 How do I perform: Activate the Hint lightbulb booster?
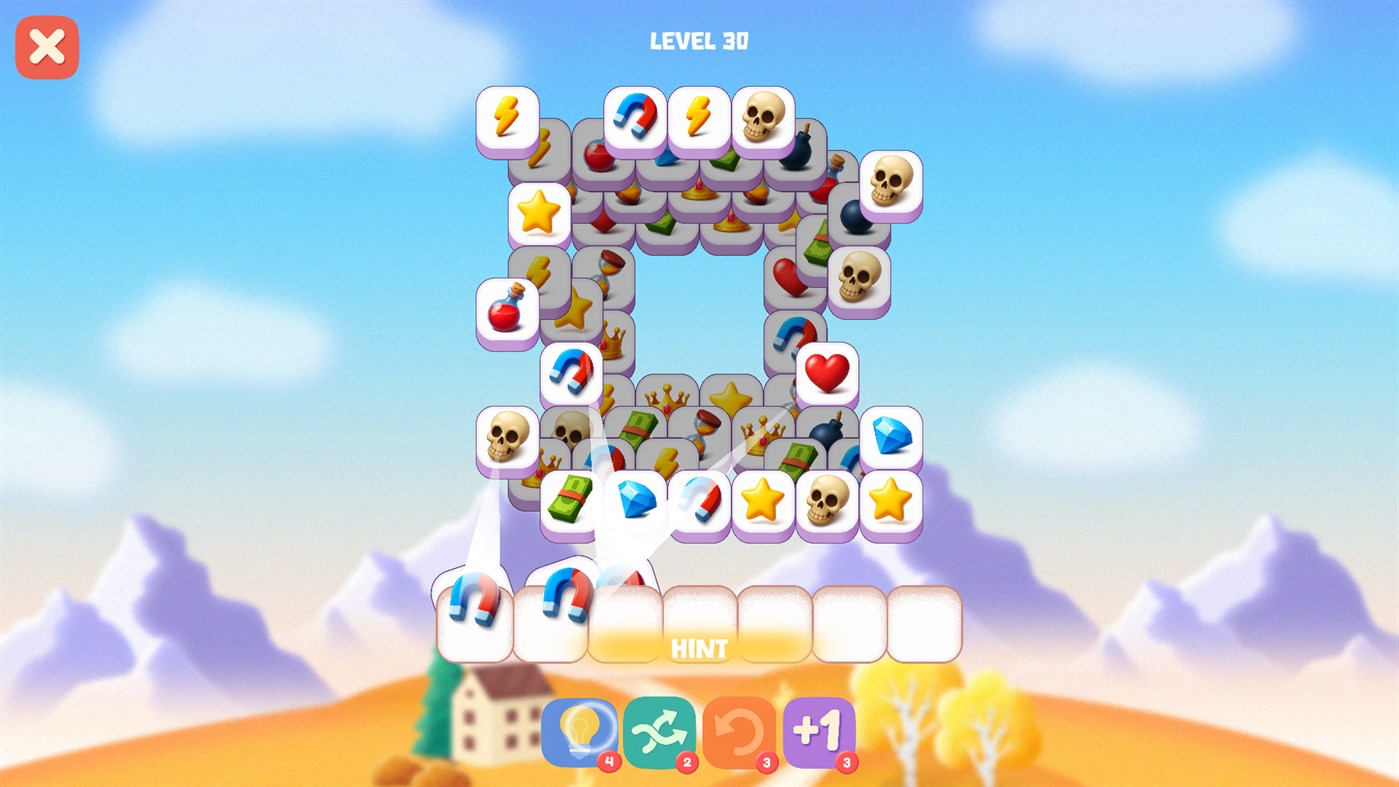[578, 736]
